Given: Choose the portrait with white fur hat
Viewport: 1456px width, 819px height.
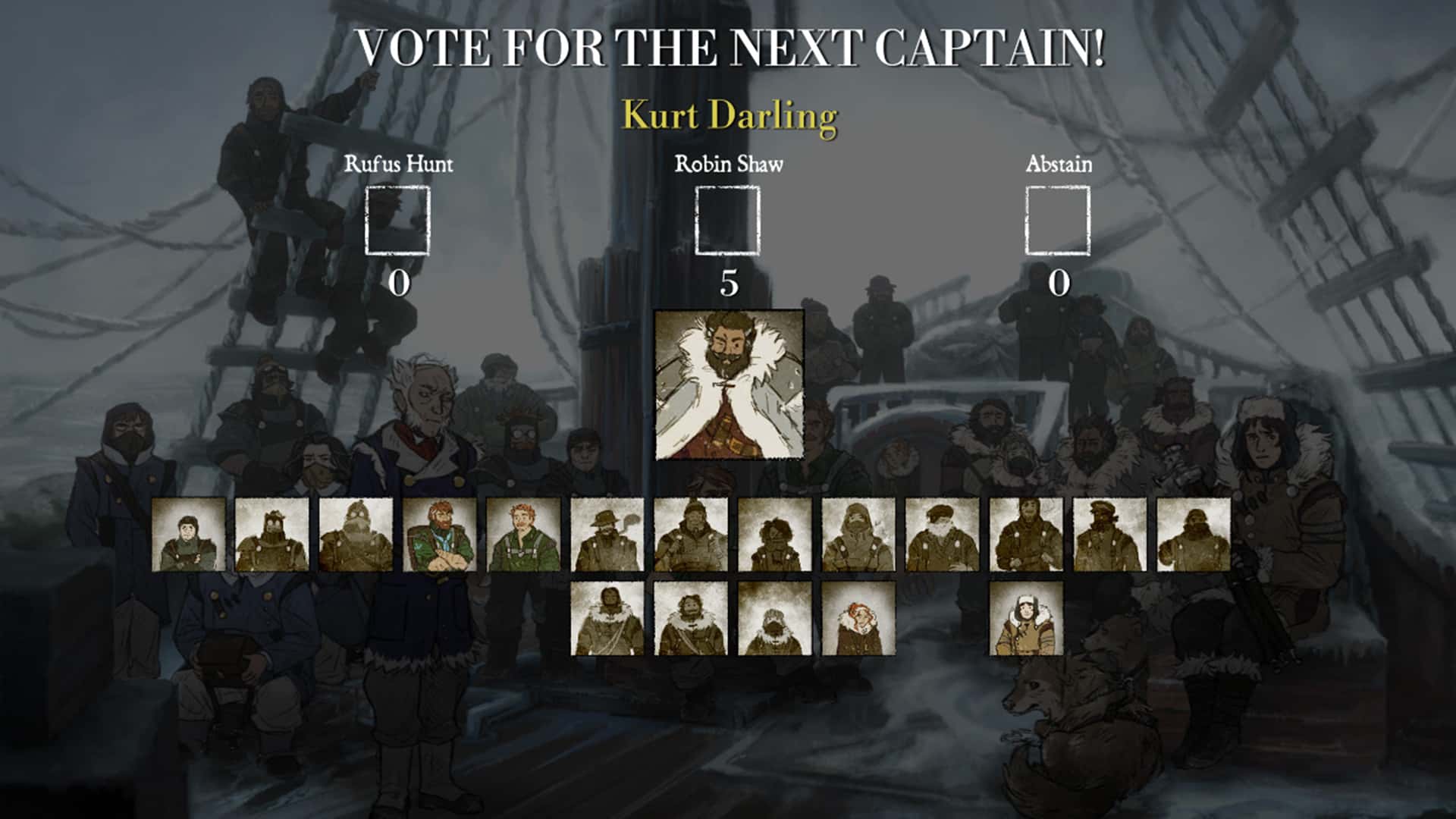Looking at the screenshot, I should click(1026, 618).
